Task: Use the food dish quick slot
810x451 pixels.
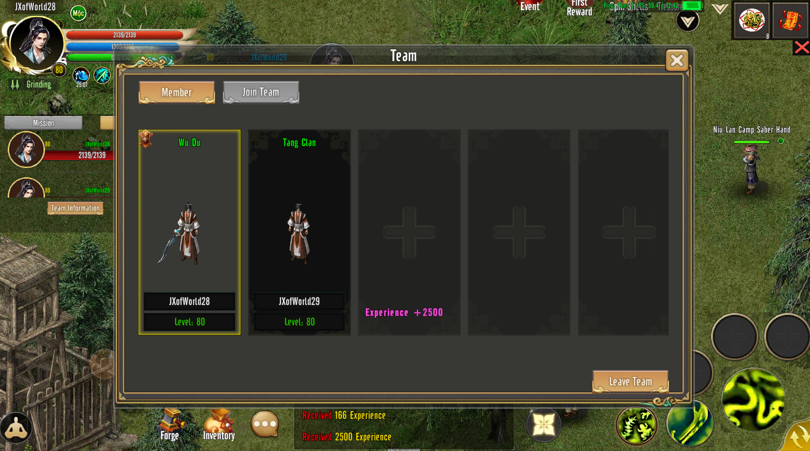Action: pyautogui.click(x=751, y=20)
